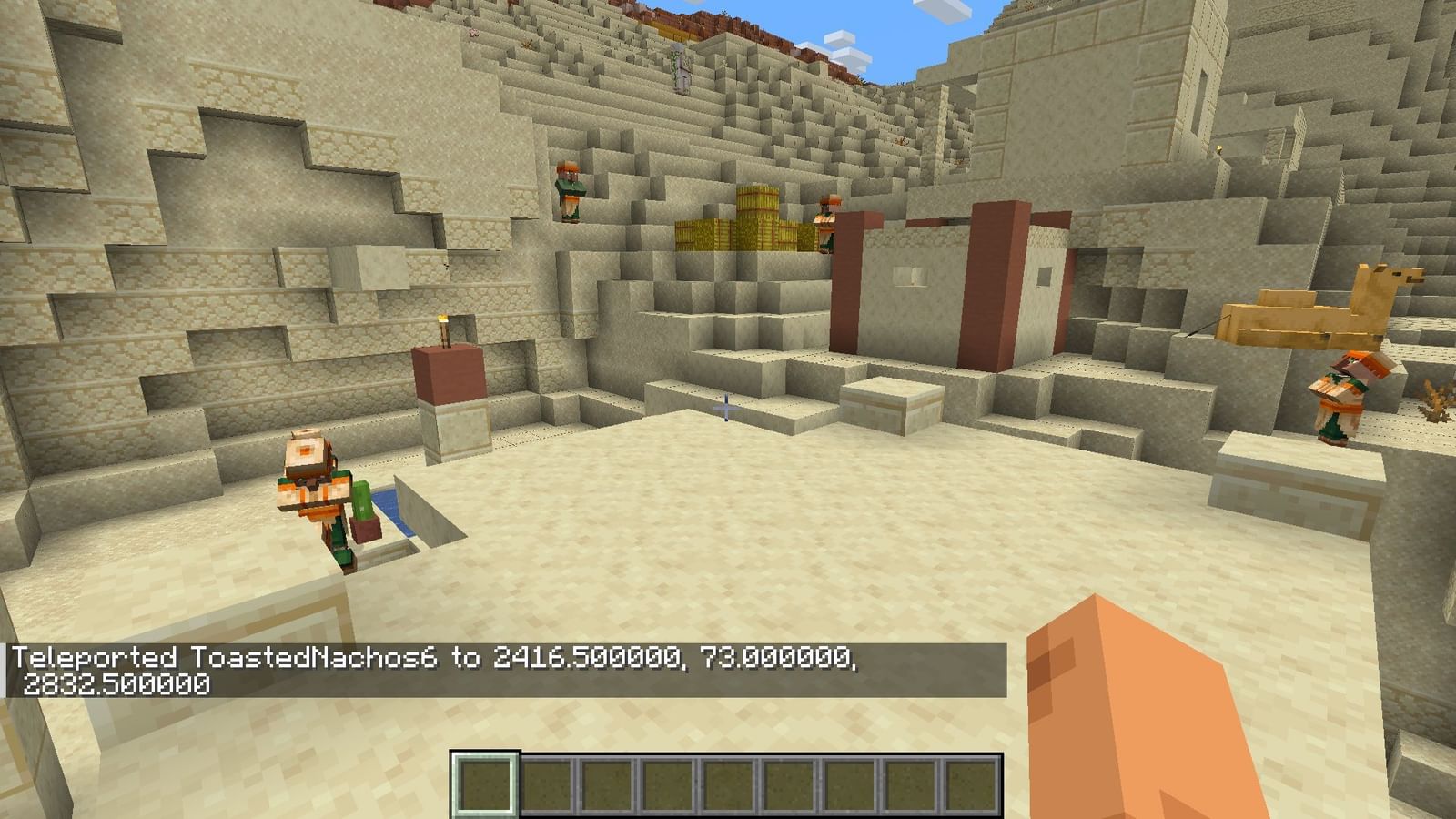Click the villager on the right sandstone ledge

pos(1340,391)
